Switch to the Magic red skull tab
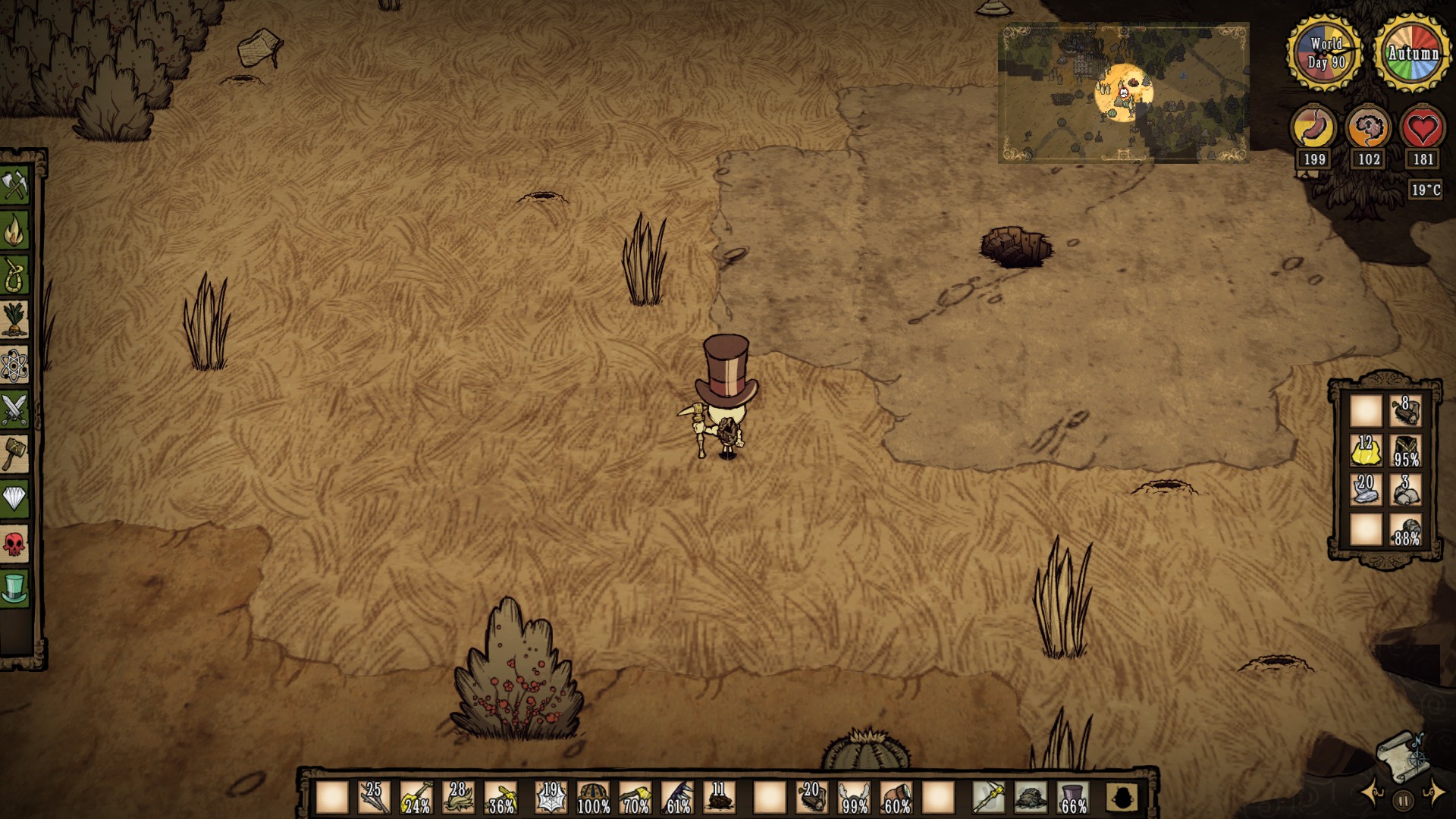Image resolution: width=1456 pixels, height=819 pixels. (x=15, y=543)
